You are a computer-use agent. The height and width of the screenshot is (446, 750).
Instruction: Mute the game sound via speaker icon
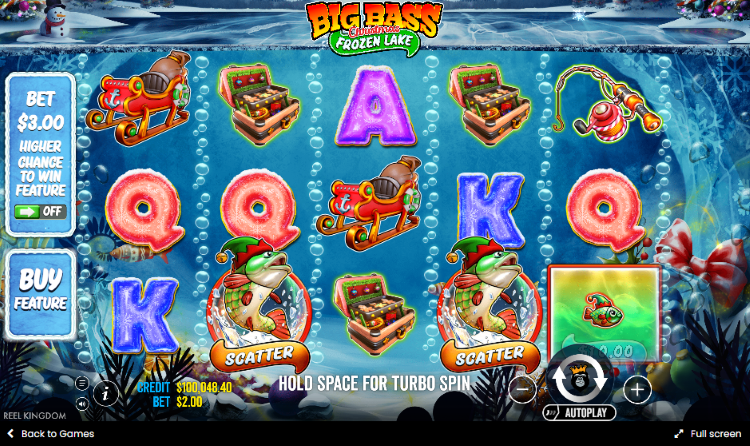point(82,403)
